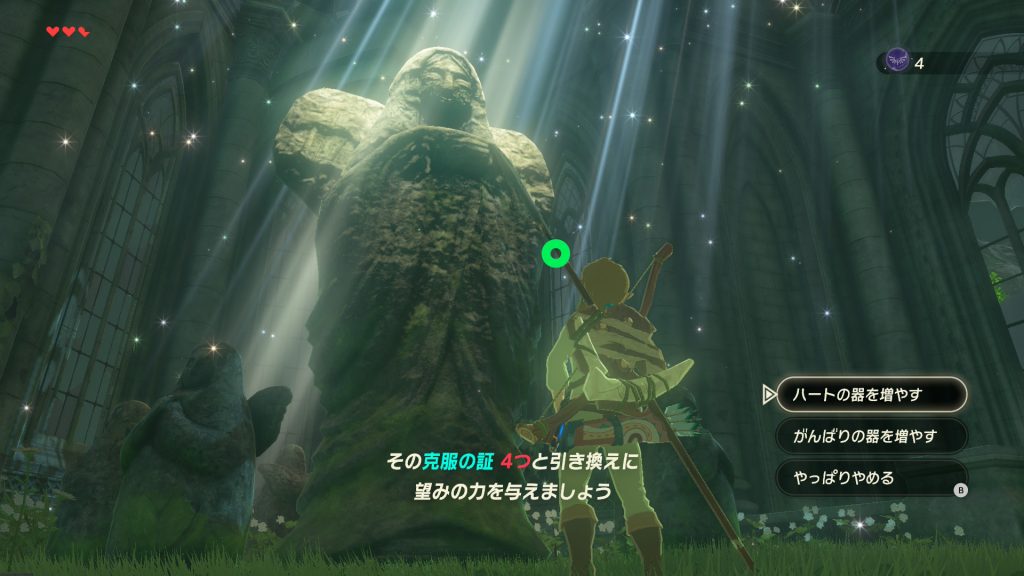
Task: Pick the やっぱりやめる cancel option
Action: (871, 478)
